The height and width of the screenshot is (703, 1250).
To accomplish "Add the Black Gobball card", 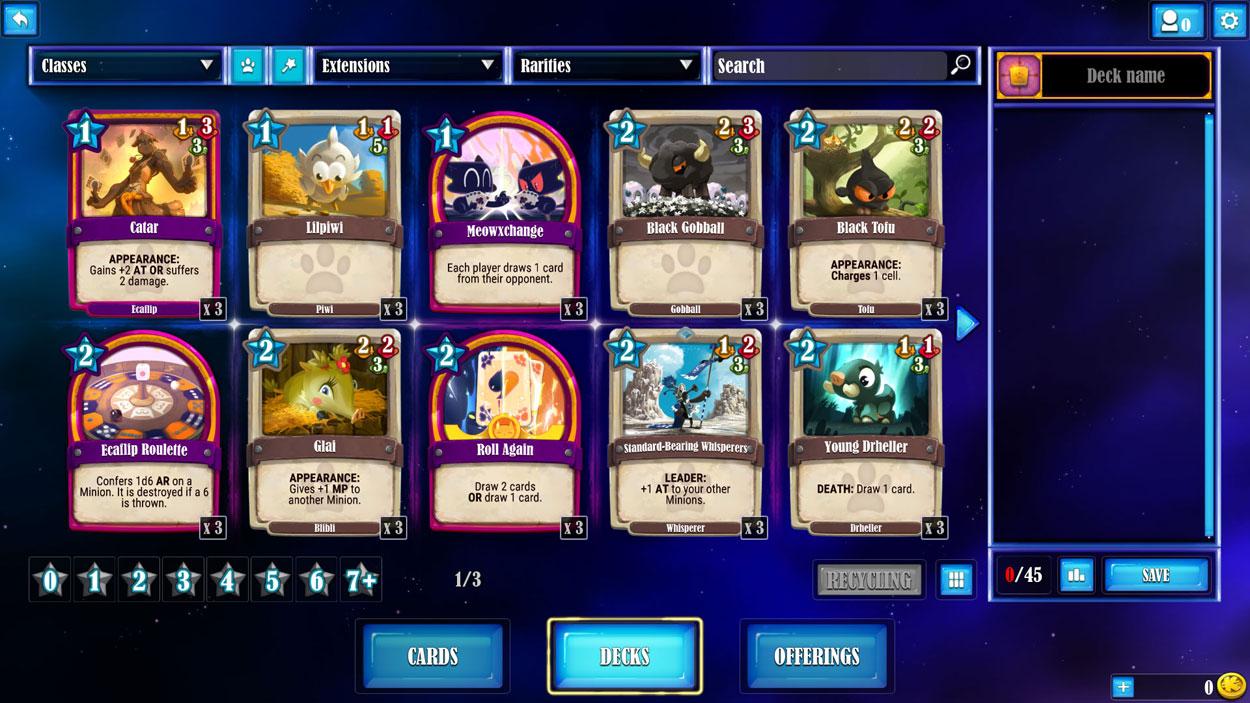I will point(685,213).
